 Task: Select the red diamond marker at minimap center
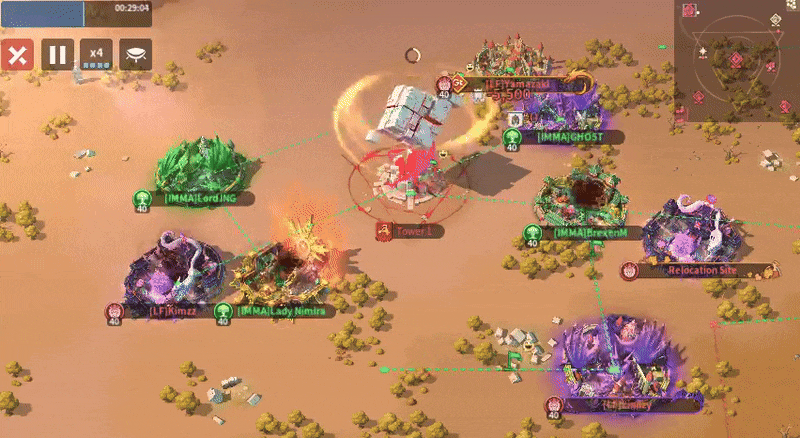tap(736, 61)
